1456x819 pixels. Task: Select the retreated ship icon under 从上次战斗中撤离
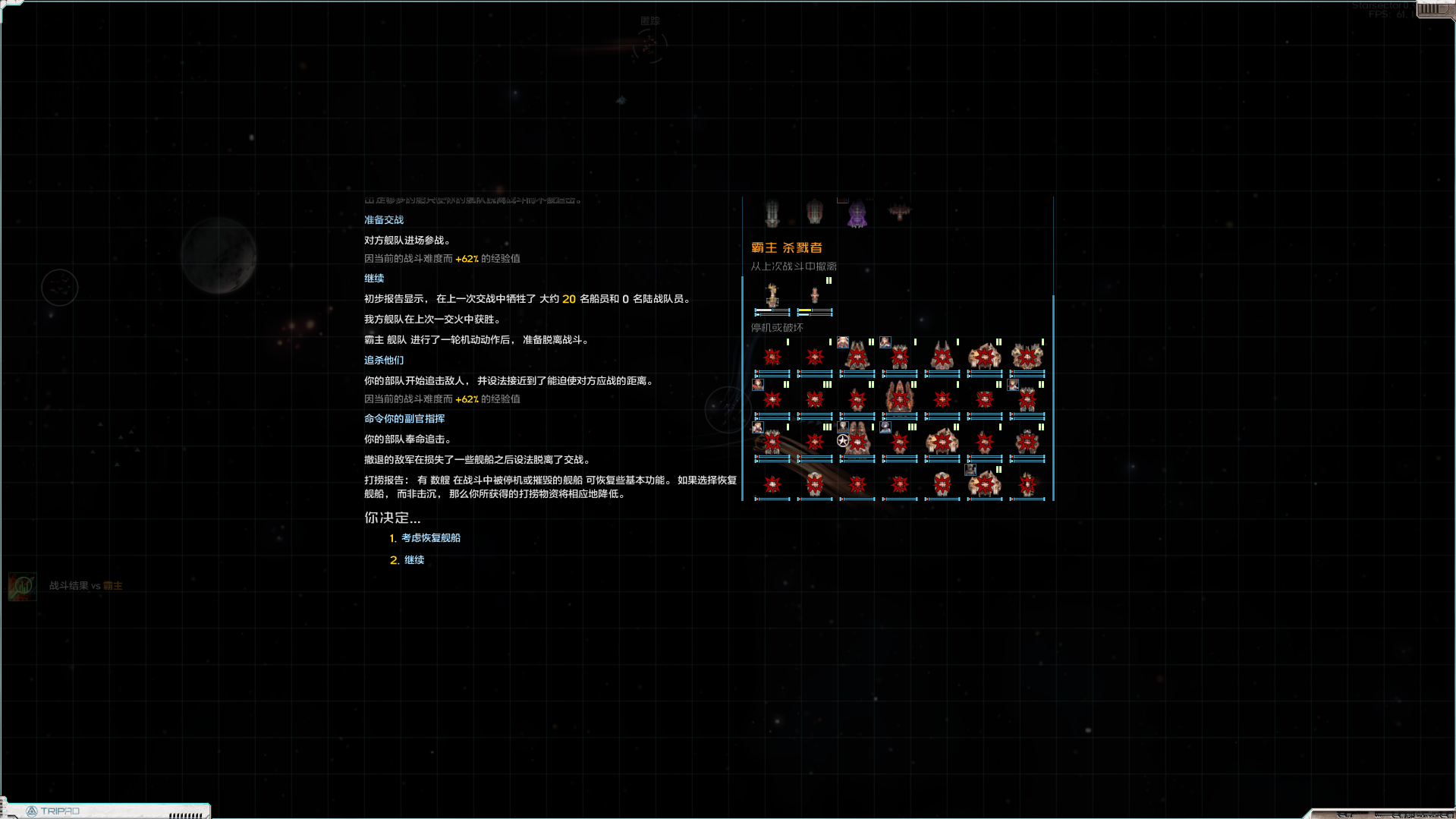coord(772,295)
